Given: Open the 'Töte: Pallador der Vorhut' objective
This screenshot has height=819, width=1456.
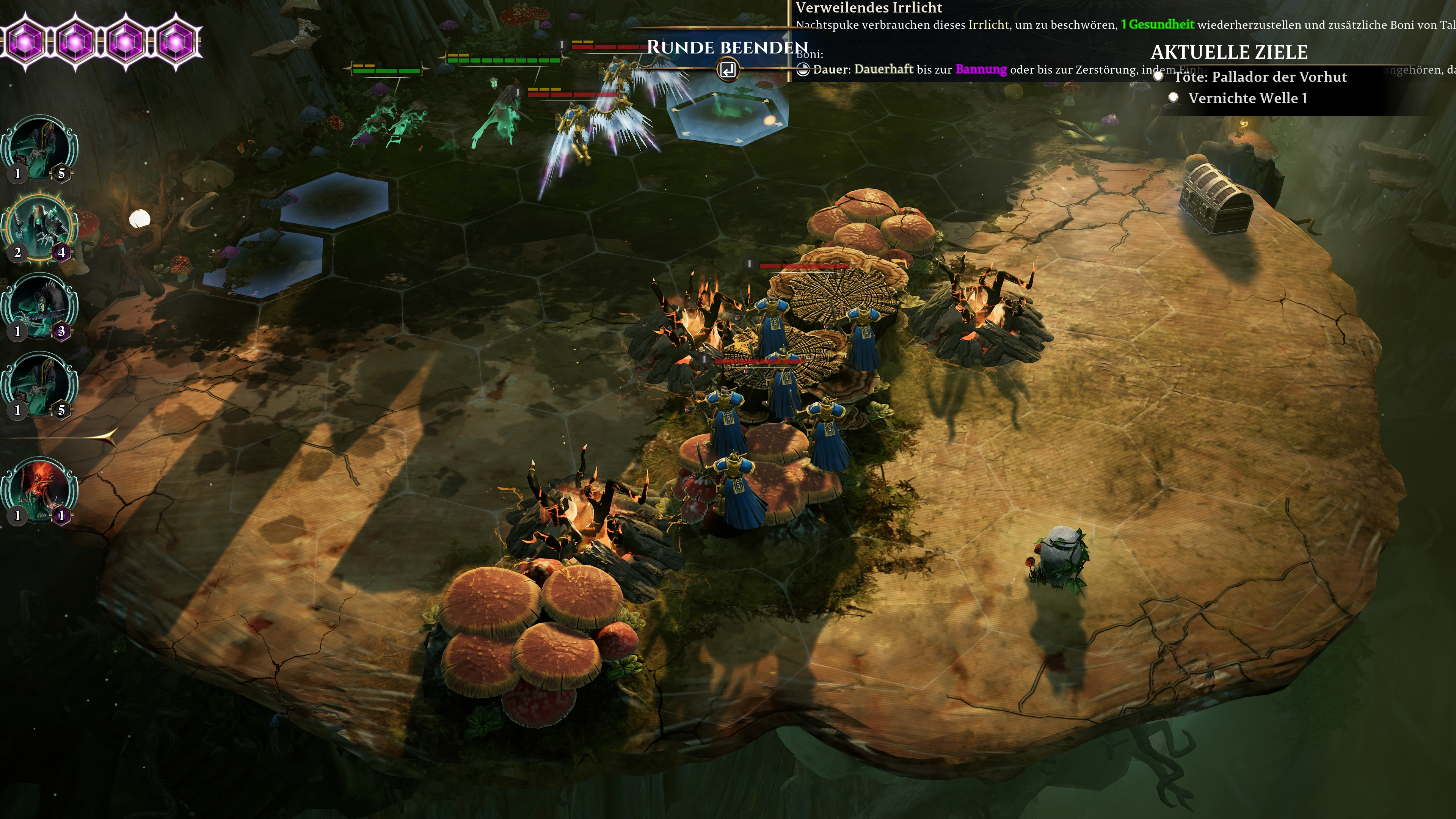Looking at the screenshot, I should tap(1260, 77).
